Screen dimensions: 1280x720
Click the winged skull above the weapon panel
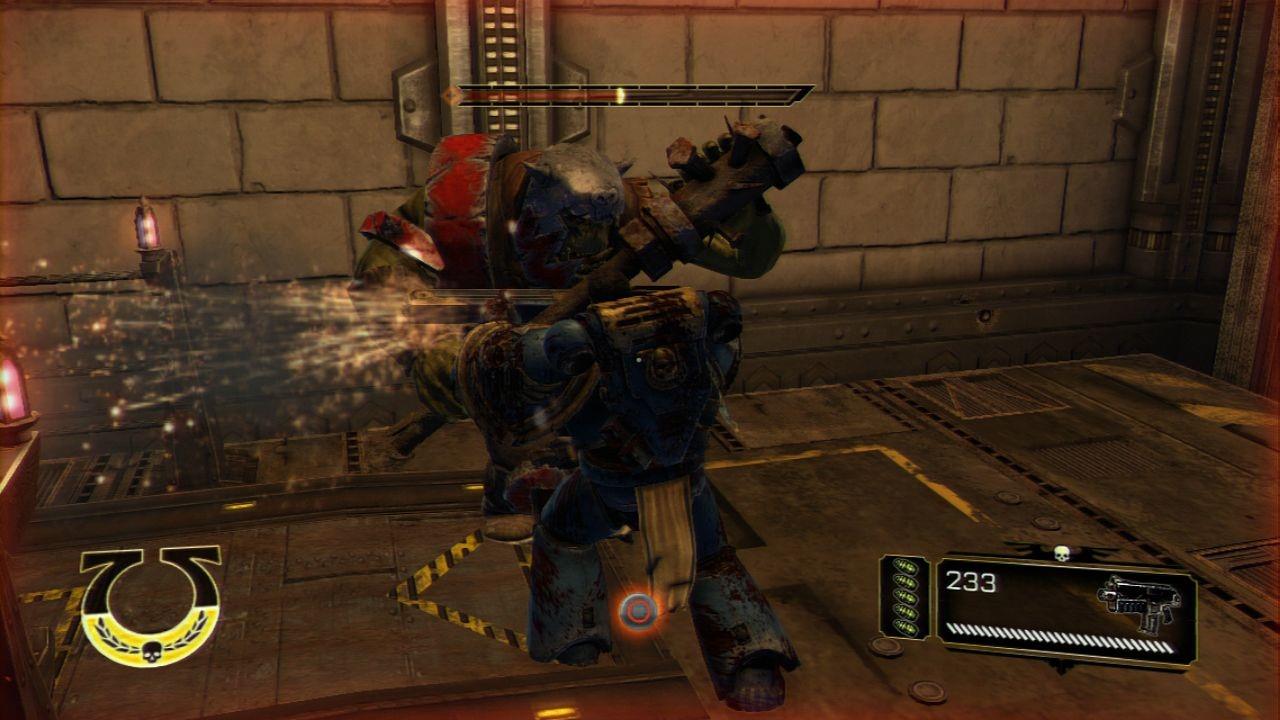pyautogui.click(x=1061, y=552)
